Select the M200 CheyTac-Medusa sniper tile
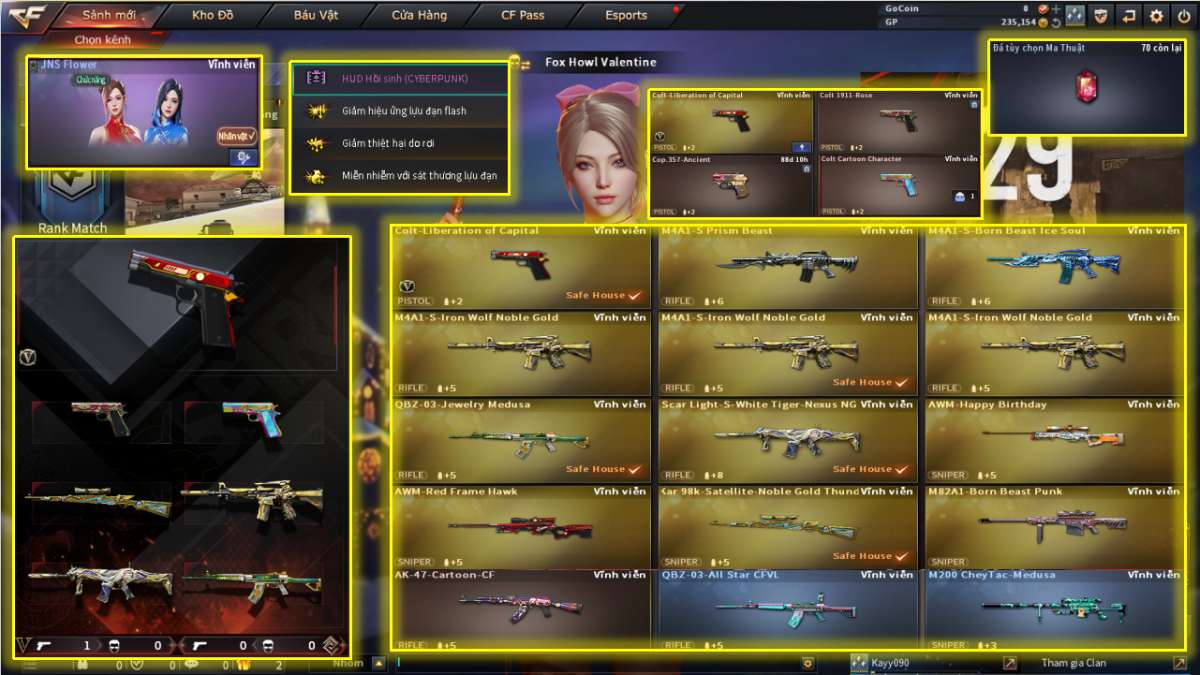Image resolution: width=1200 pixels, height=675 pixels. [x=1054, y=608]
